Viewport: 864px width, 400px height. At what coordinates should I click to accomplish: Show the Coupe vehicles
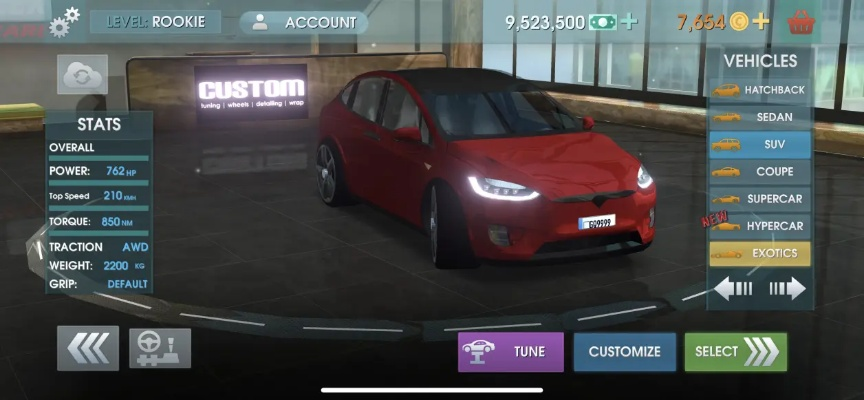click(759, 171)
